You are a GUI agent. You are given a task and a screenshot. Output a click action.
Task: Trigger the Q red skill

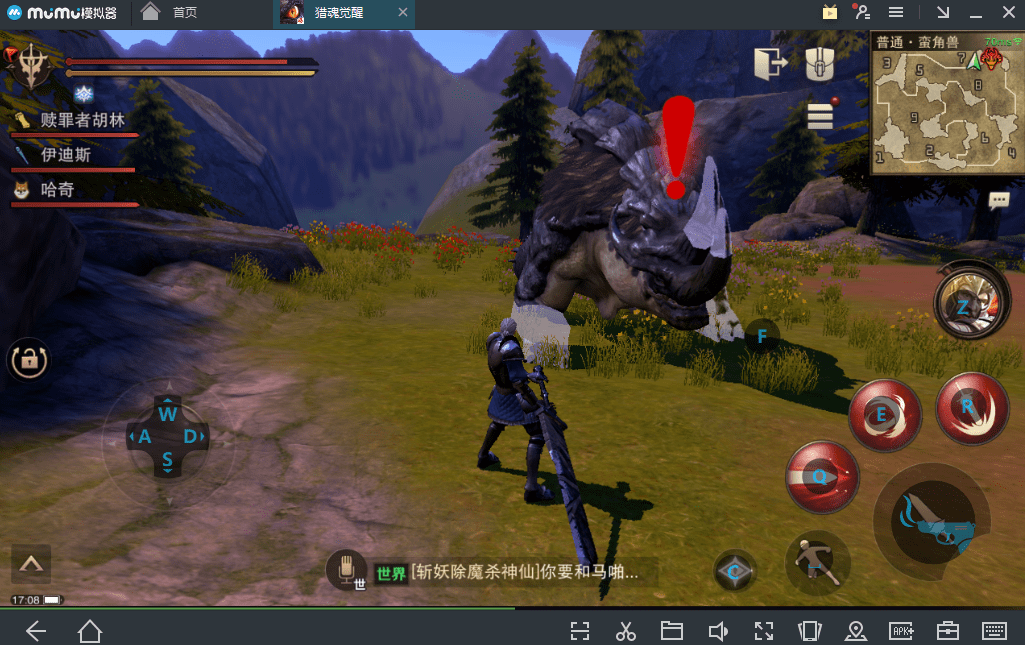click(x=822, y=476)
